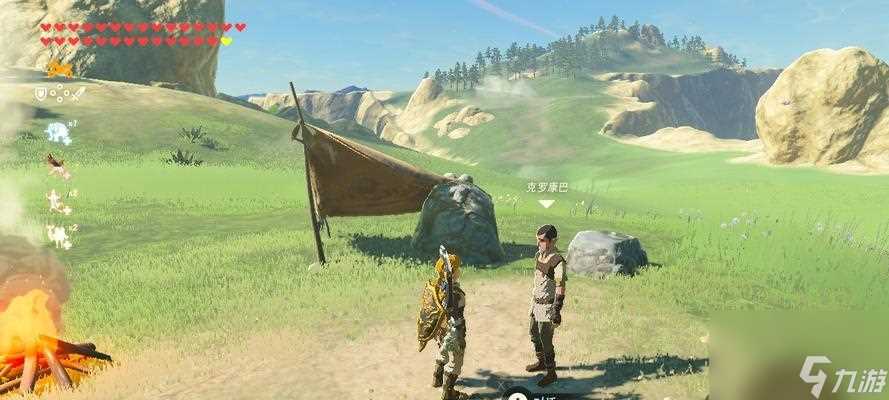This screenshot has width=889, height=400.
Task: Select the orange horse icon
Action: [59, 69]
